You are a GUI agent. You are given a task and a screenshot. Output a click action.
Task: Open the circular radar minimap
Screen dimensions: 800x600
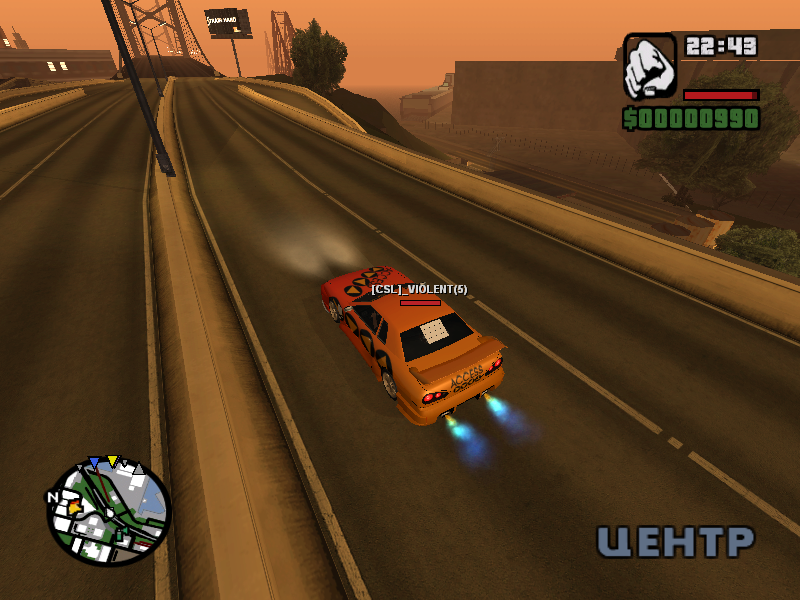[x=109, y=512]
